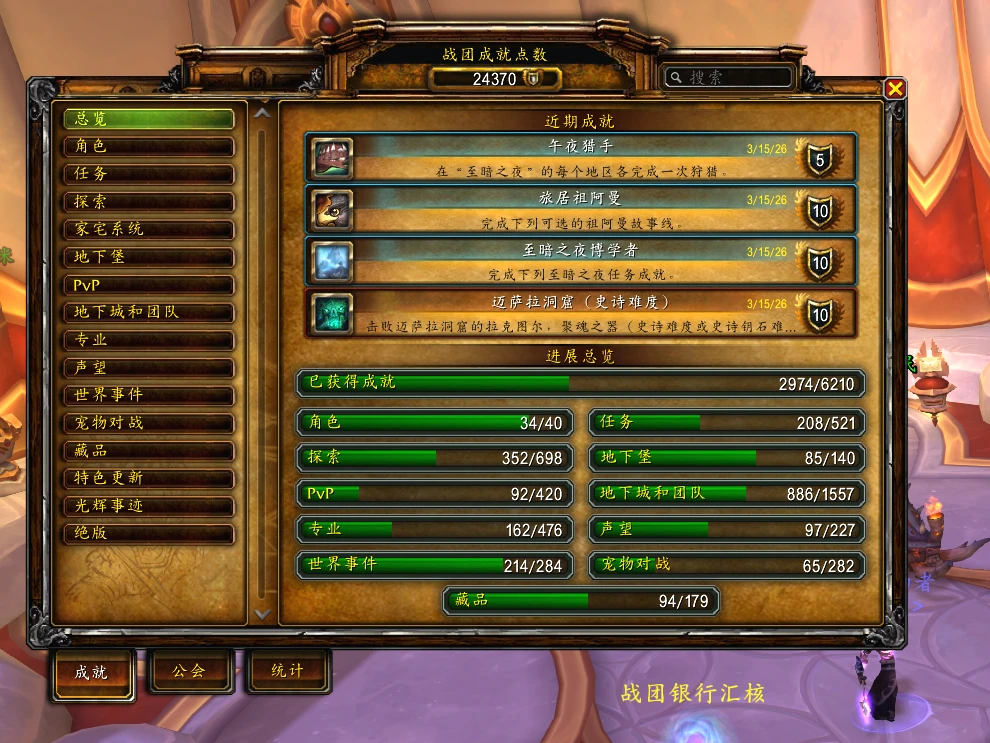This screenshot has height=743, width=990.
Task: Show the 世界事件 achievements
Action: coord(149,395)
